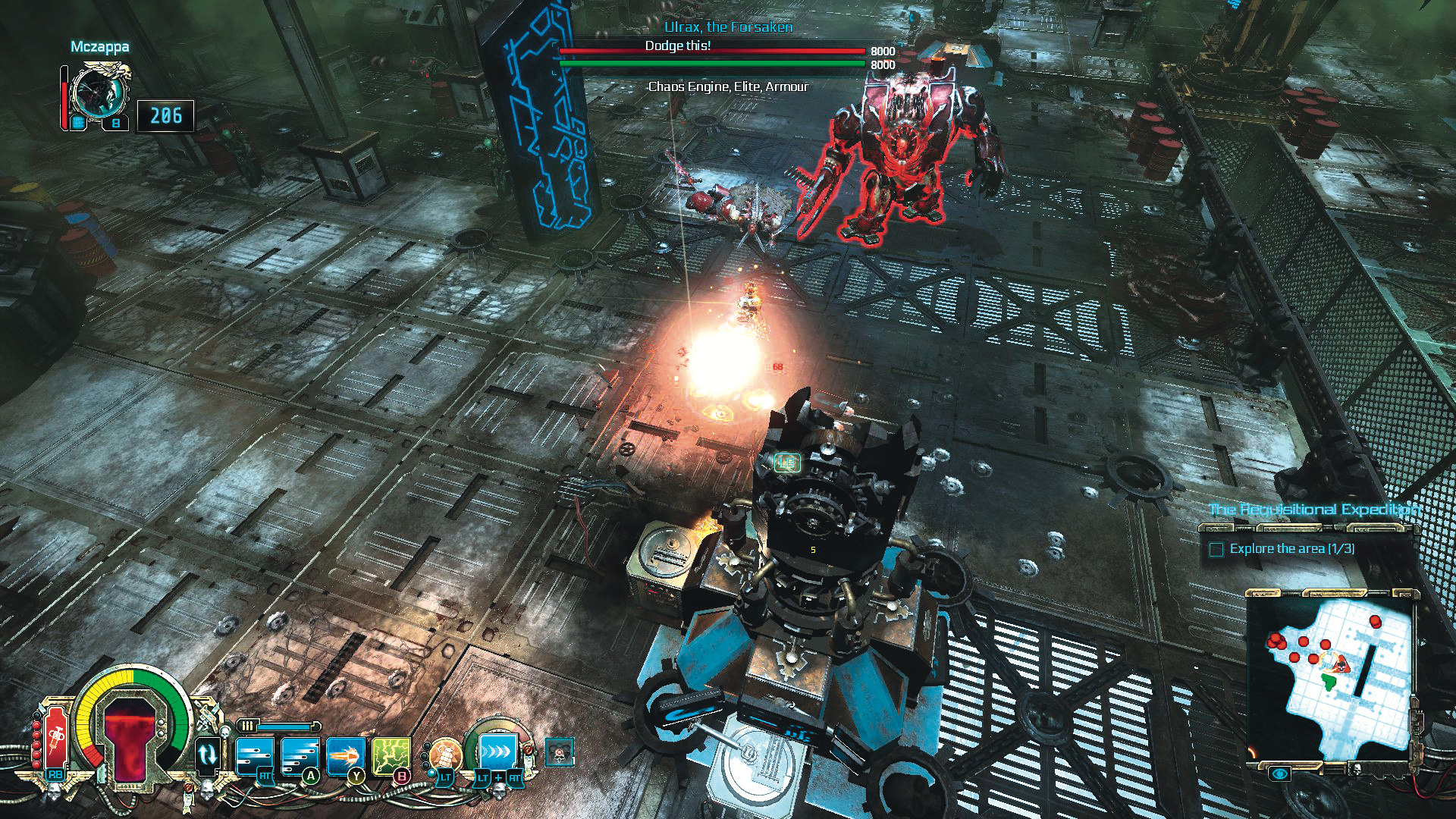Fire the orange explosive shot ability
This screenshot has width=1456, height=819.
(346, 755)
